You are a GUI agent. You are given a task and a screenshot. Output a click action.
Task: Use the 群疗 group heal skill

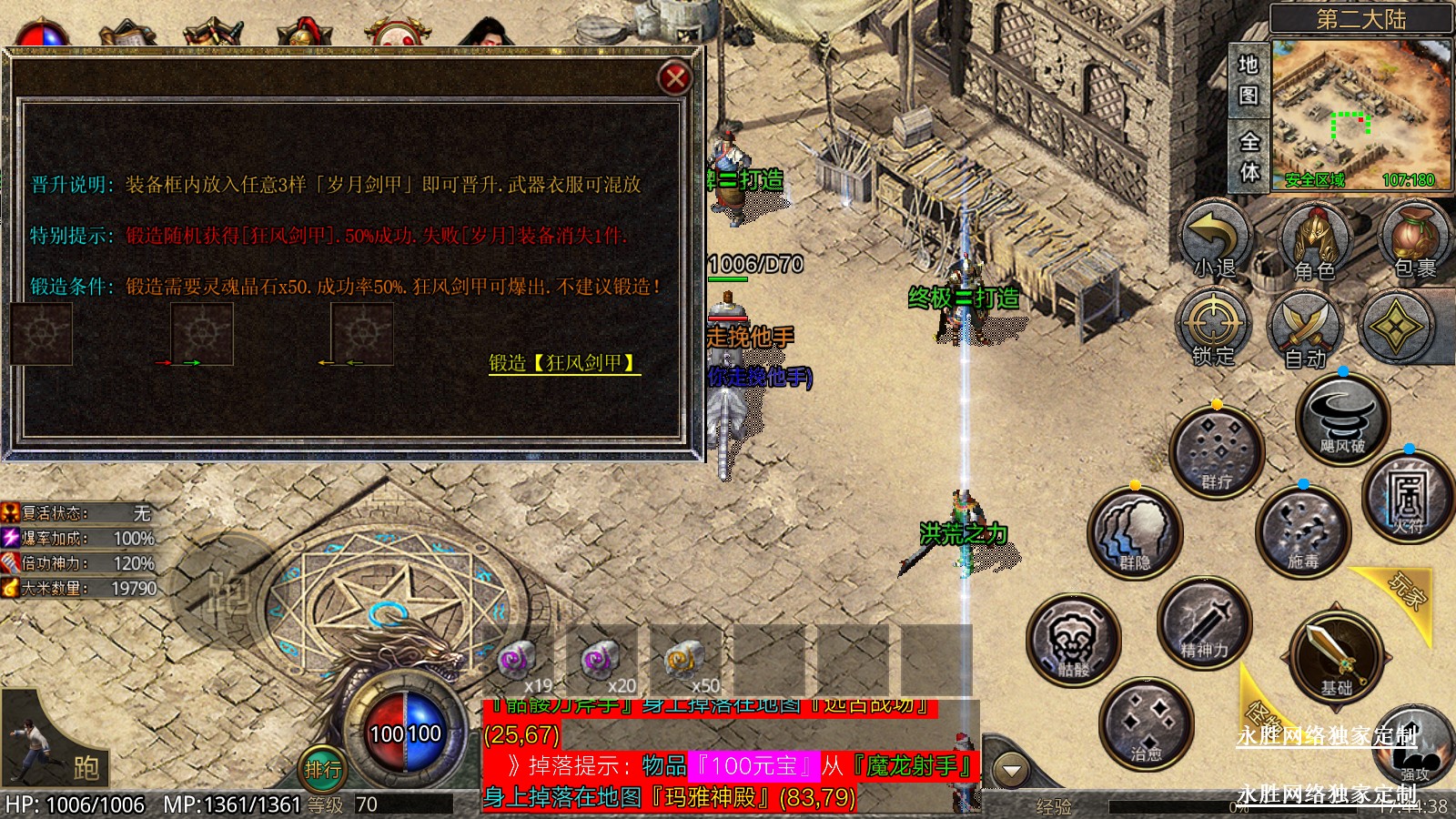pos(1217,452)
